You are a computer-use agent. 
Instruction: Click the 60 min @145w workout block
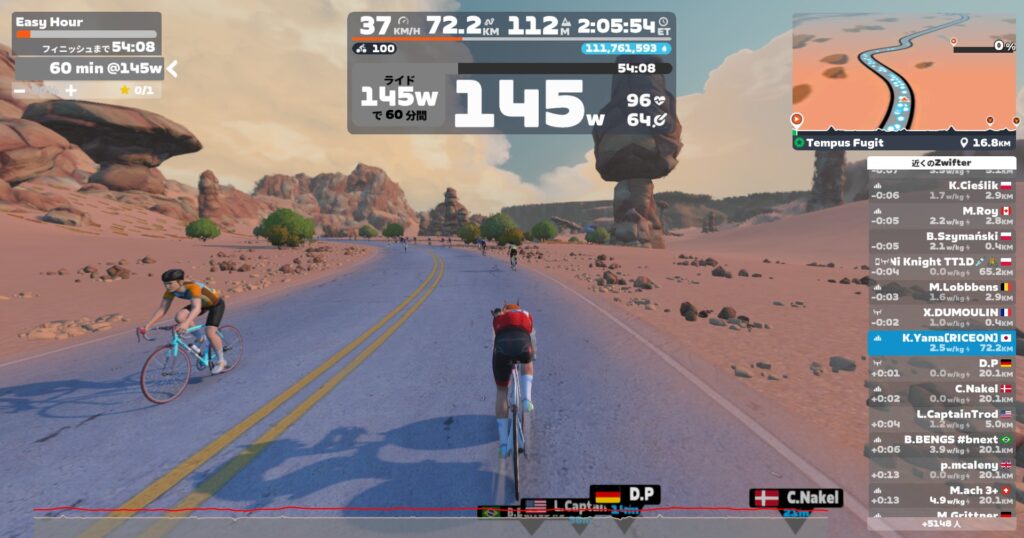[x=90, y=68]
